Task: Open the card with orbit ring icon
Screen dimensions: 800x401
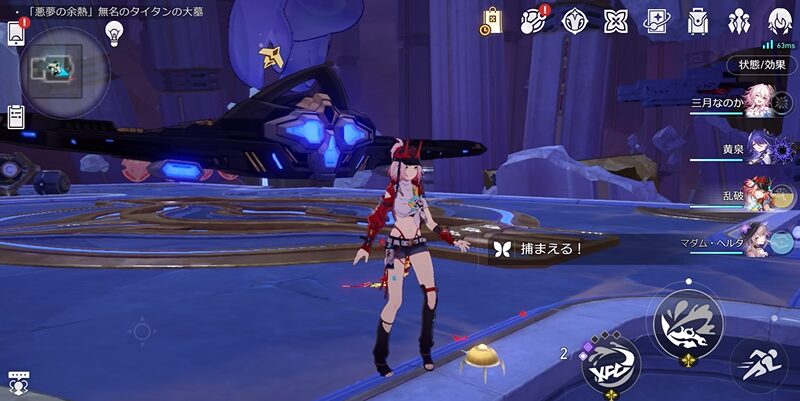Action: click(x=657, y=20)
